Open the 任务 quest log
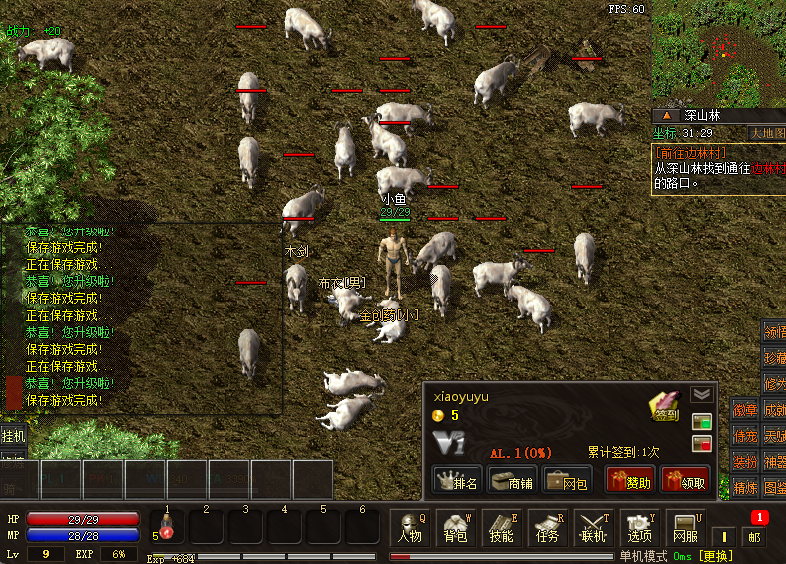This screenshot has width=786, height=564. click(548, 527)
